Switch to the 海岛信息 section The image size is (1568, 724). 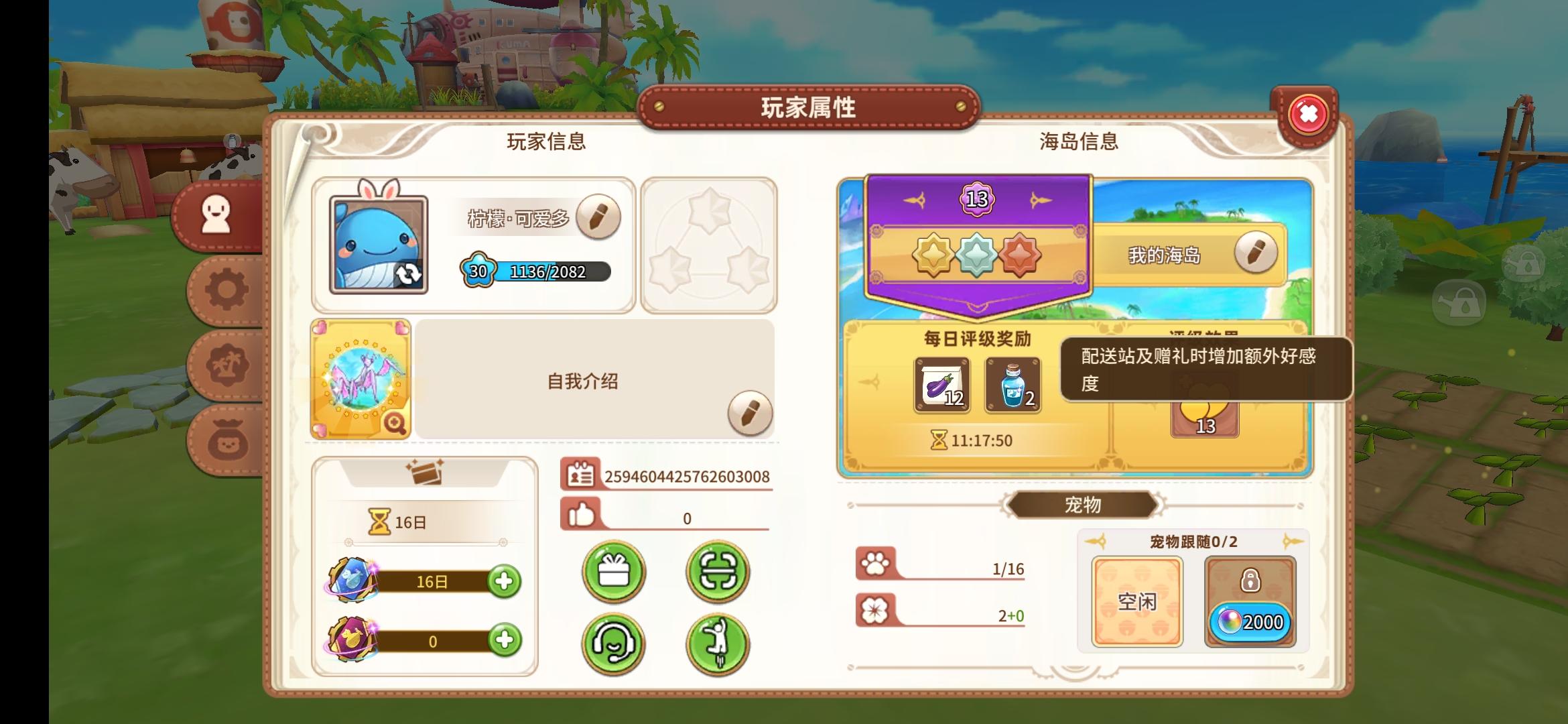(x=1079, y=141)
